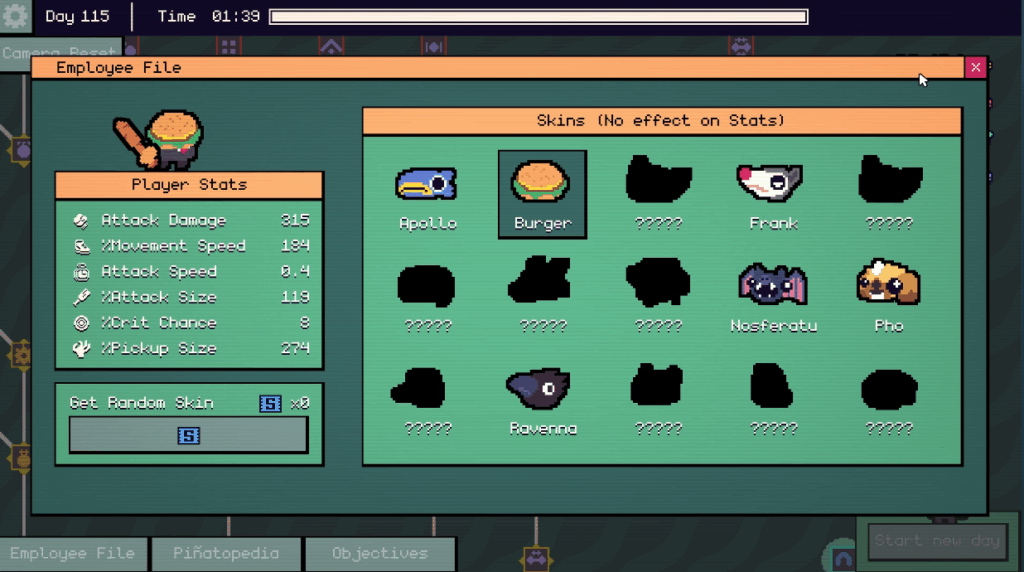Switch to the Objectives tab

[380, 553]
